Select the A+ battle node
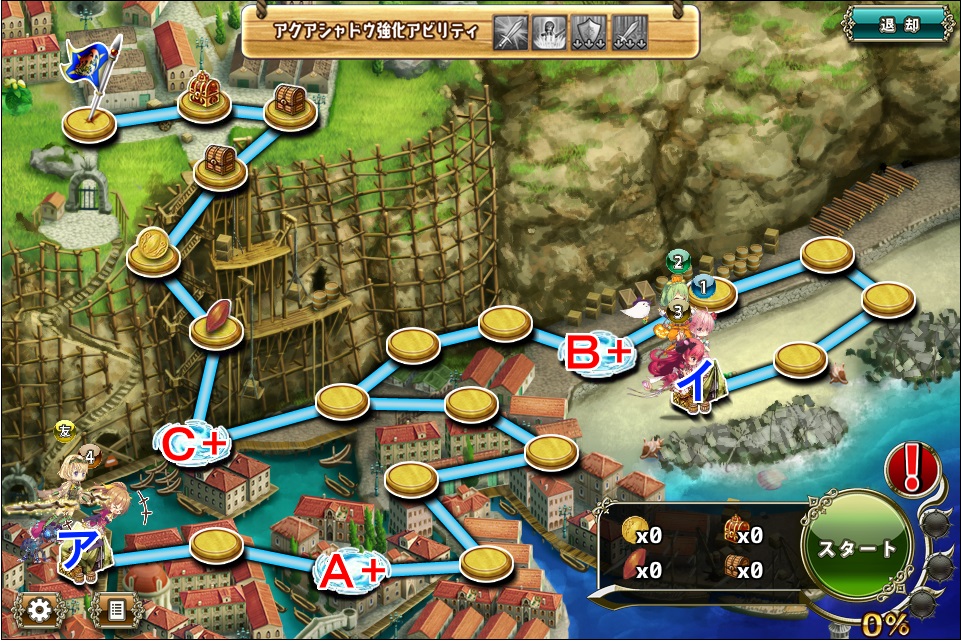 click(x=351, y=571)
